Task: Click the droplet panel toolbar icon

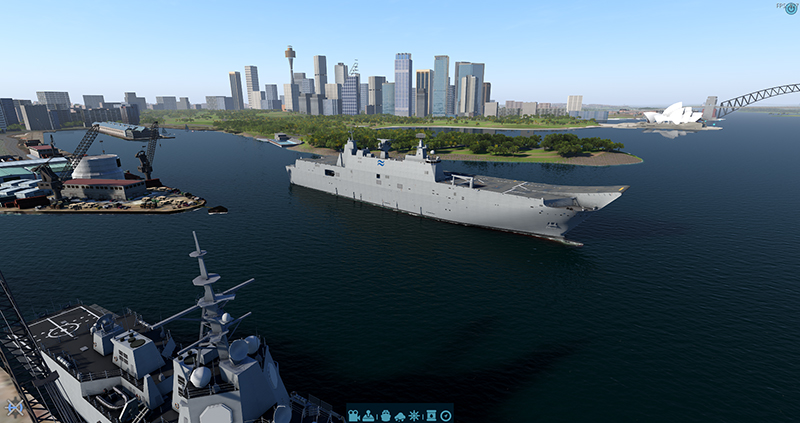Action: [431, 415]
